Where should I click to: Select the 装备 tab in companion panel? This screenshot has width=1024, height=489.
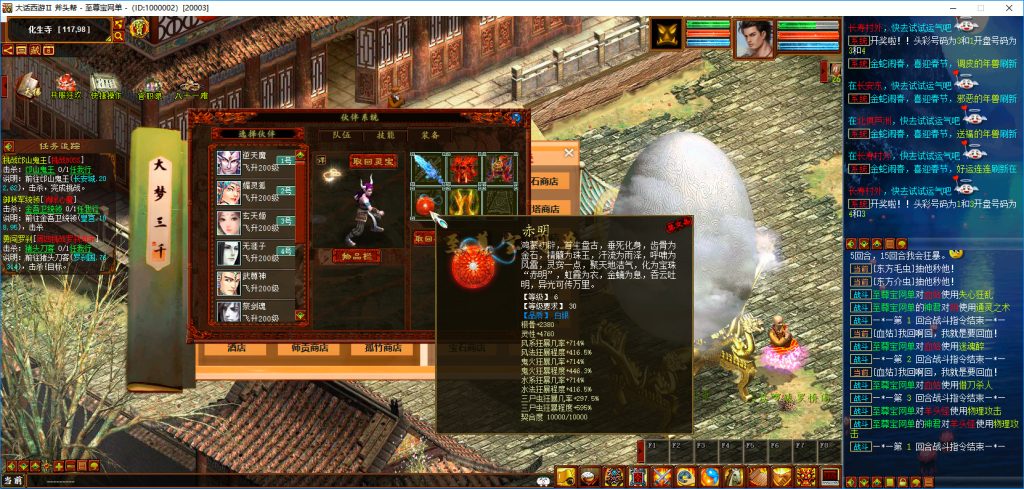click(x=429, y=134)
